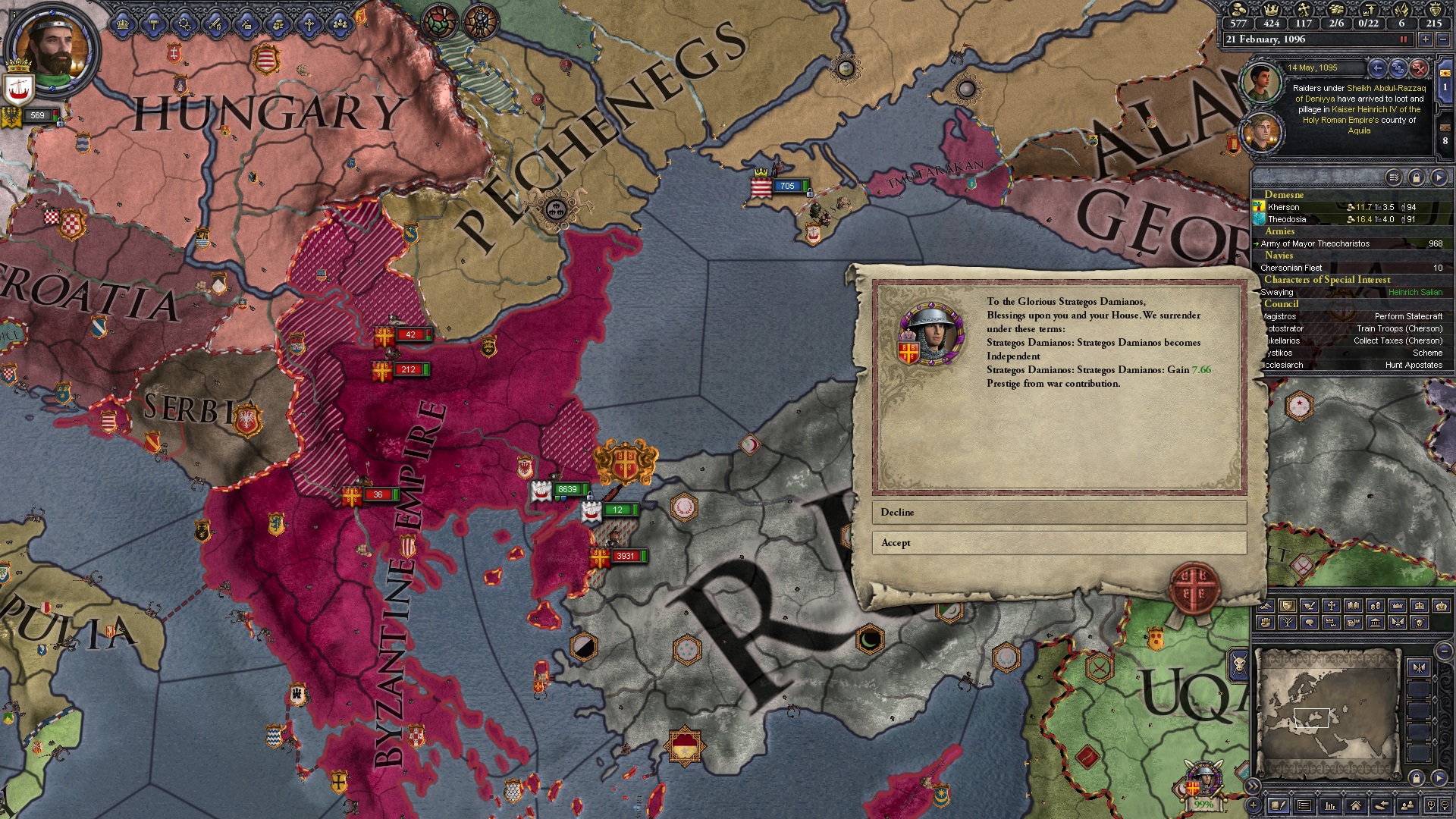Image resolution: width=1456 pixels, height=819 pixels.
Task: Increase game speed with plus button
Action: coord(1426,39)
